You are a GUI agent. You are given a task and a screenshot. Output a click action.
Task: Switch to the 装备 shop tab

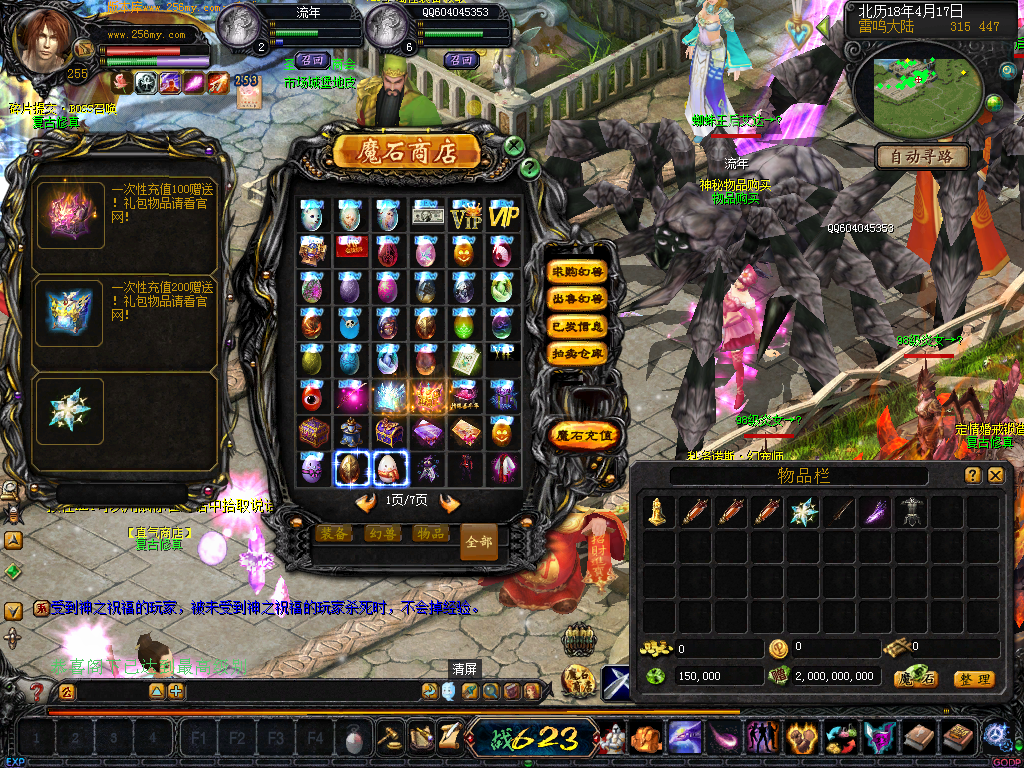[333, 533]
